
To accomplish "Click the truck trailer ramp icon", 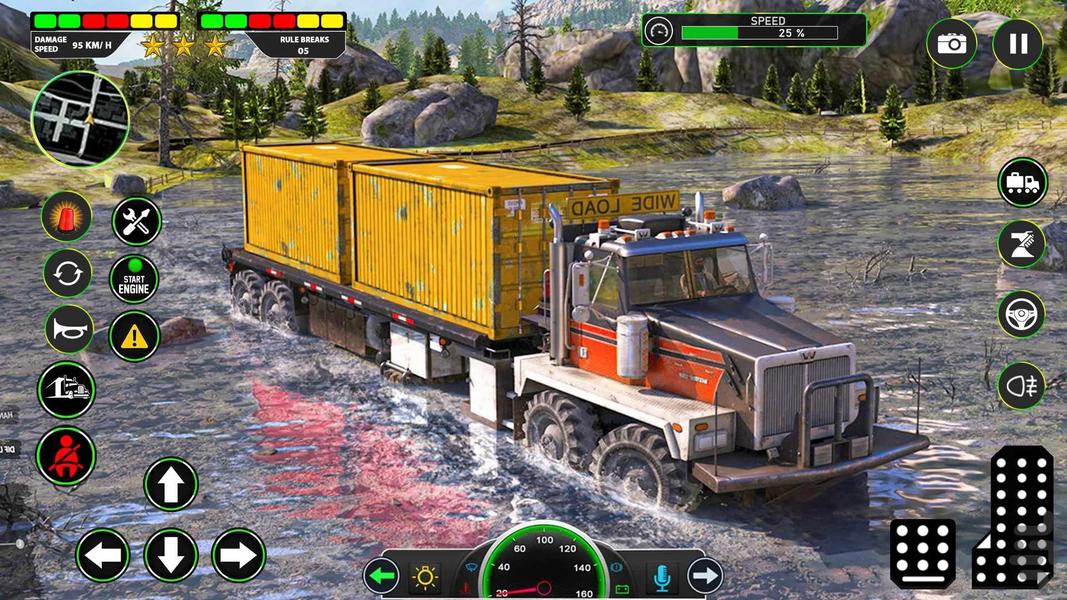I will 66,390.
